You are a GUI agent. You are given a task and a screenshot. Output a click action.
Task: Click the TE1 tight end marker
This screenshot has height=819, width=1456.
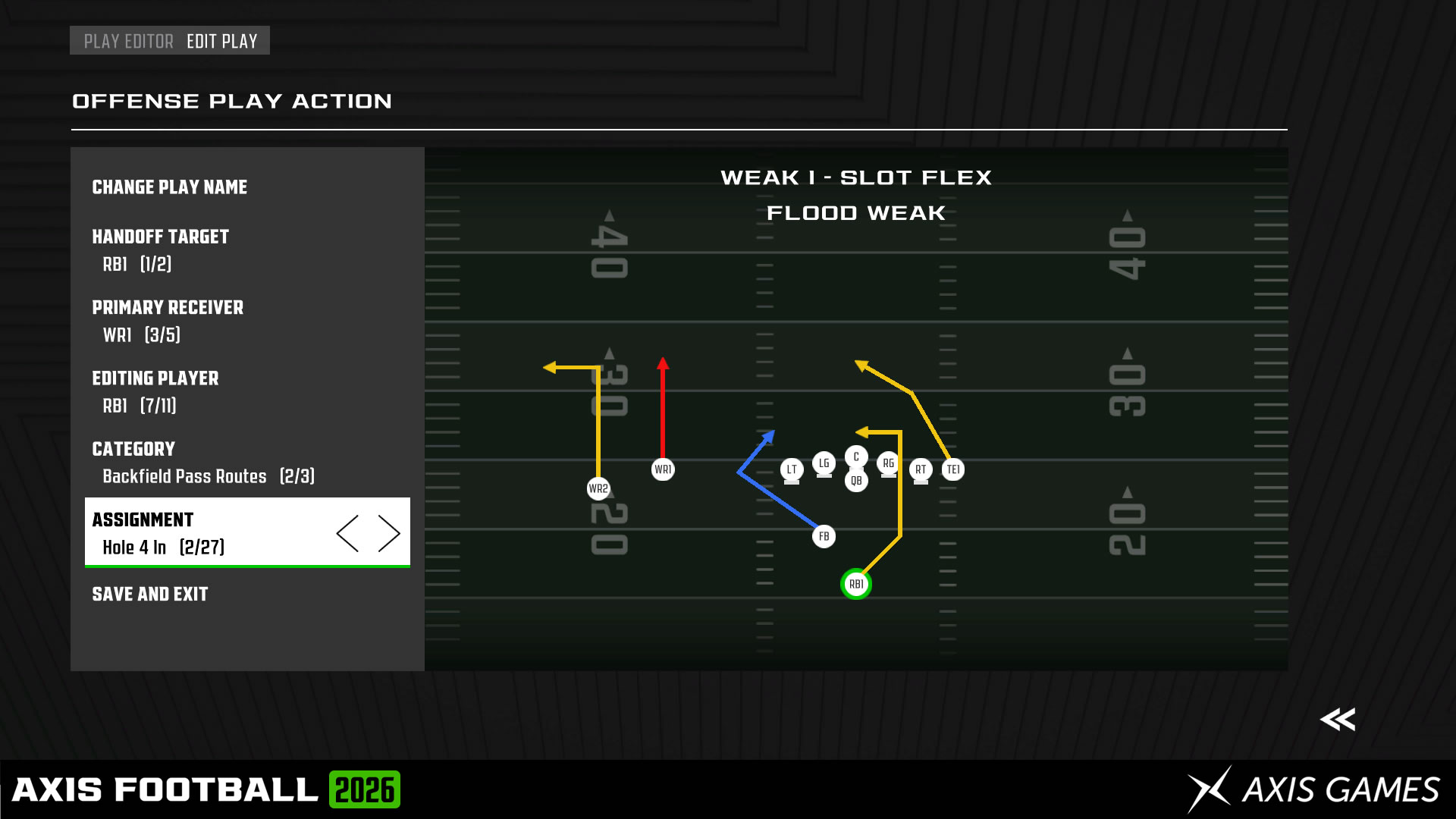point(952,469)
